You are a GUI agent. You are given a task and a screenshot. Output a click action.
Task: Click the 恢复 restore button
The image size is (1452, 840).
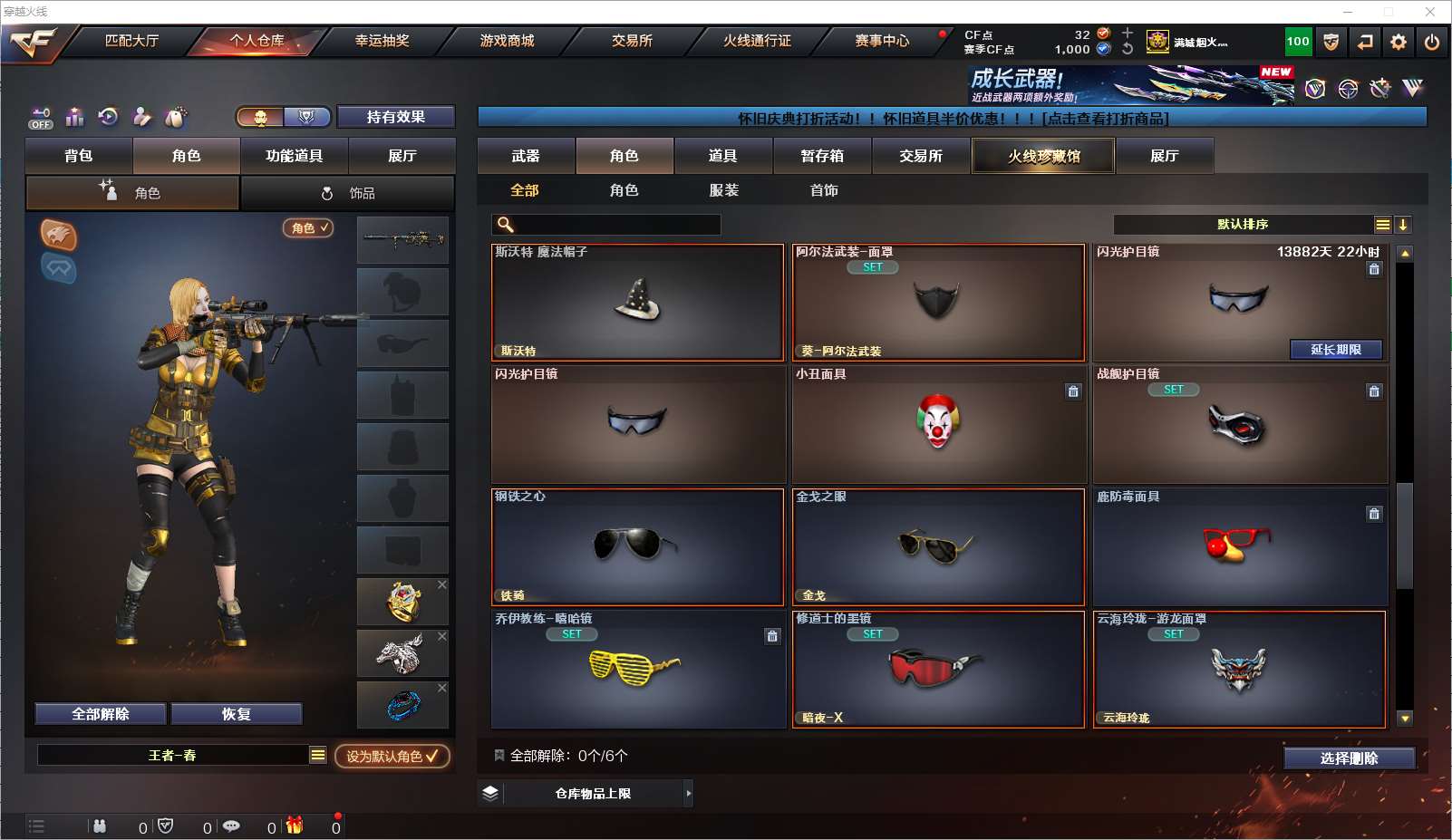pyautogui.click(x=236, y=714)
